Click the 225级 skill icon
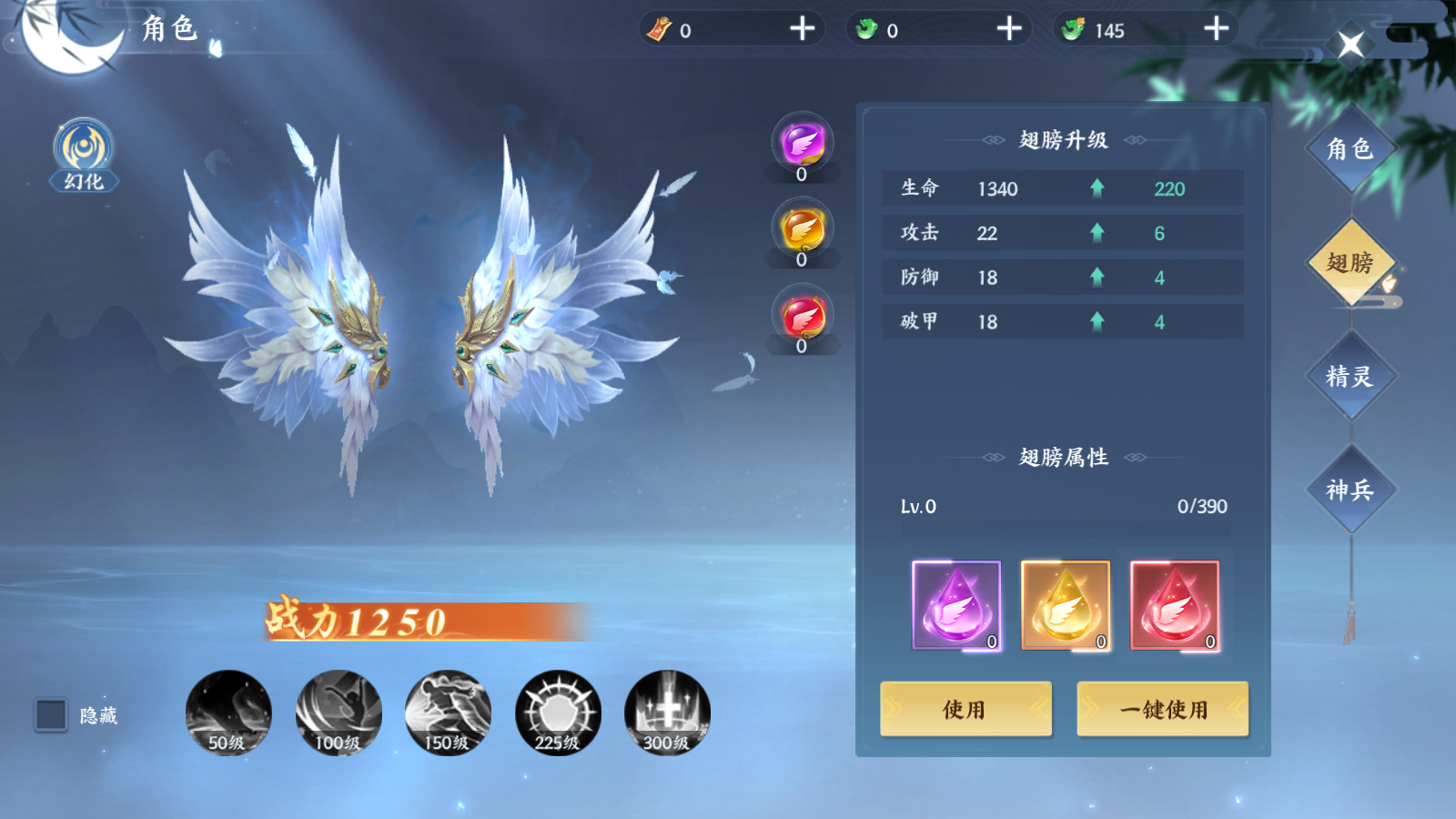Viewport: 1456px width, 819px height. pos(558,713)
